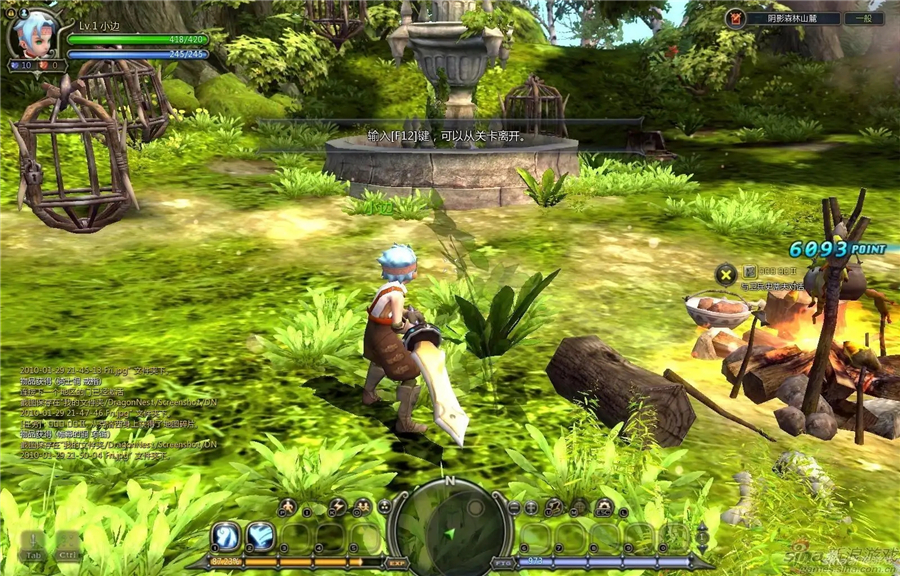Click the Tab key button in bottom-left corner
900x576 pixels.
click(x=33, y=547)
